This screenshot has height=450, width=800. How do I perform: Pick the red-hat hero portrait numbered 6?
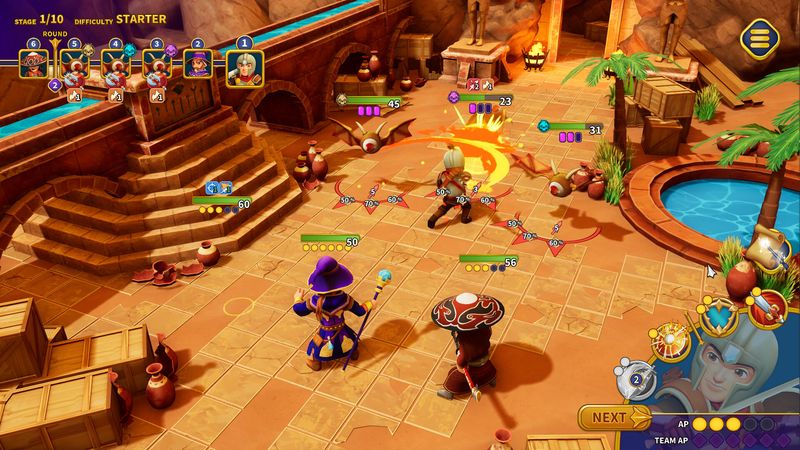(33, 68)
